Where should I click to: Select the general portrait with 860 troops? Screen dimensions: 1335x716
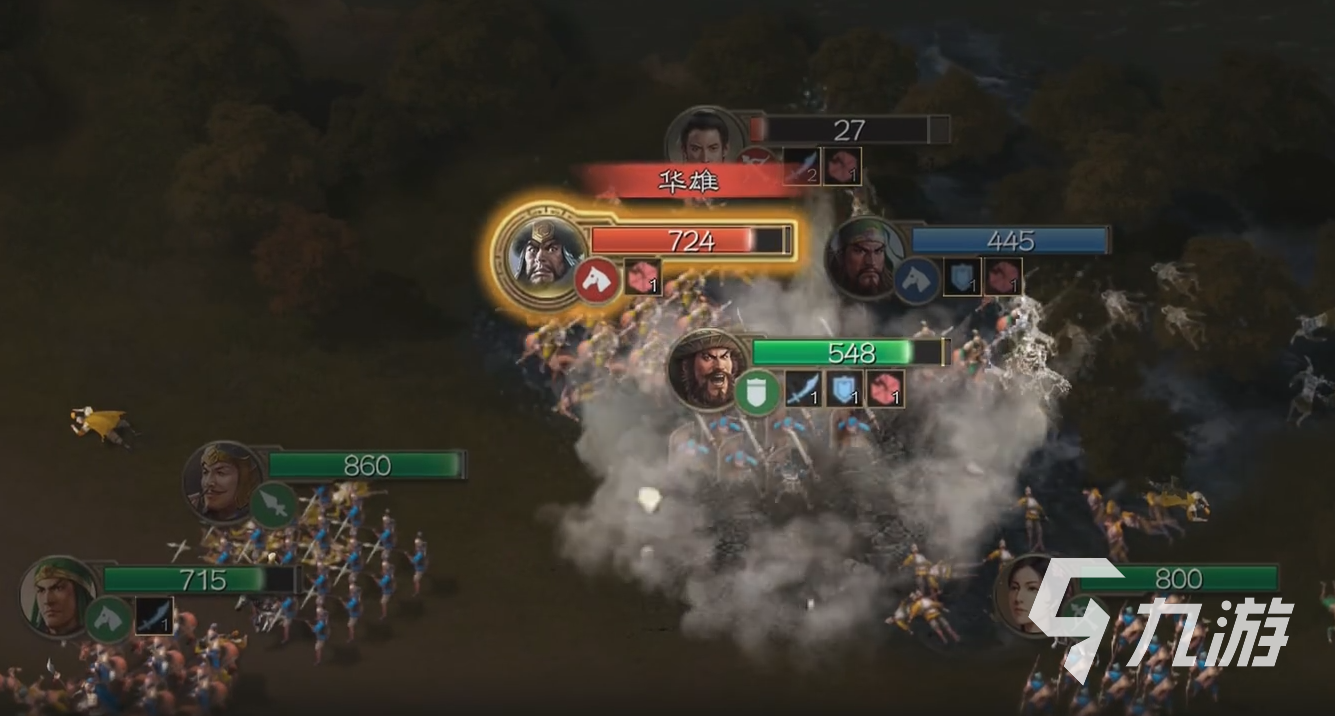click(x=222, y=480)
